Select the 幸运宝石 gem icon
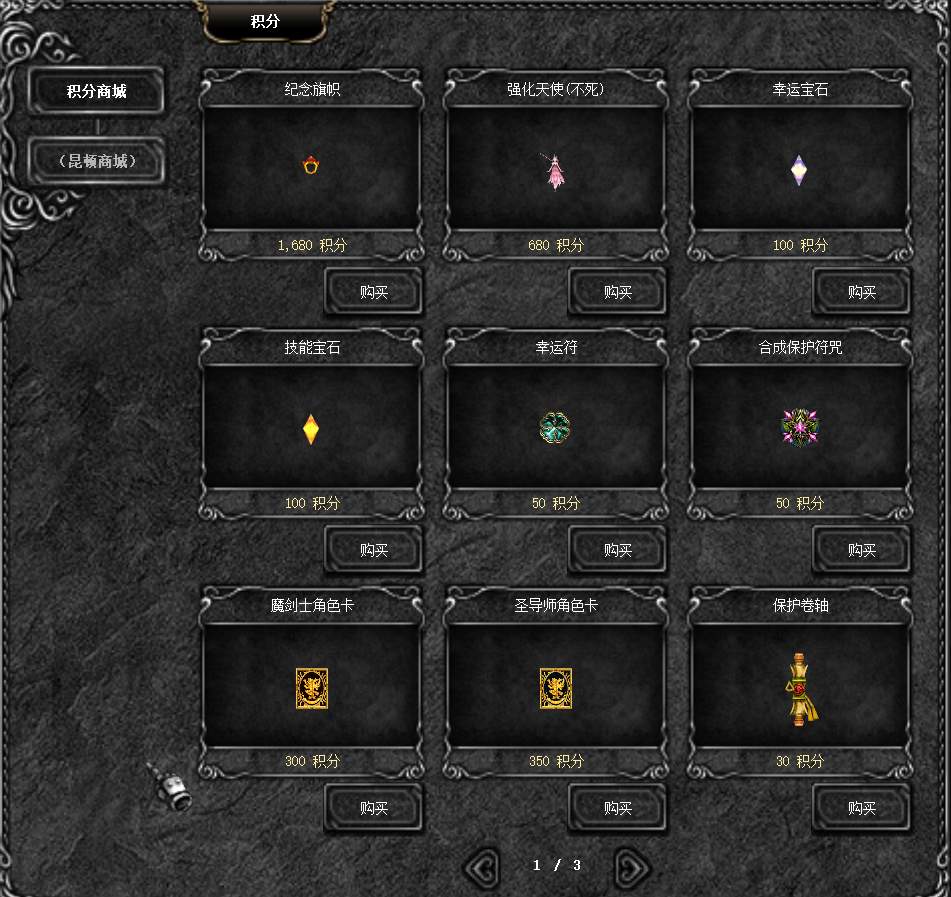951x897 pixels. tap(799, 170)
